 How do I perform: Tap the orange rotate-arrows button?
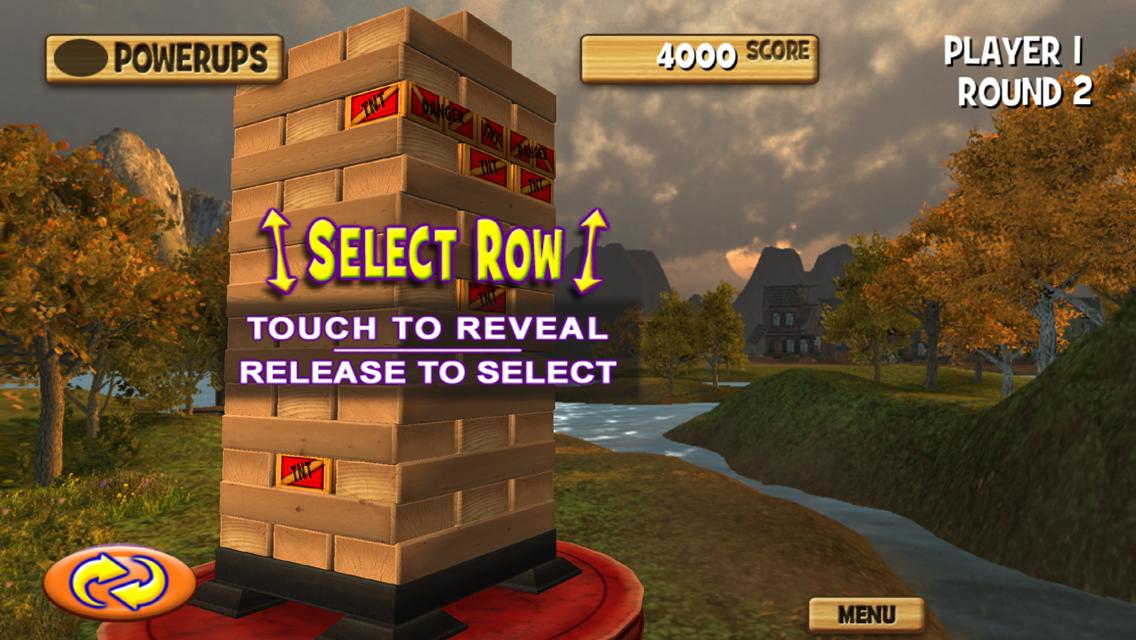[119, 582]
